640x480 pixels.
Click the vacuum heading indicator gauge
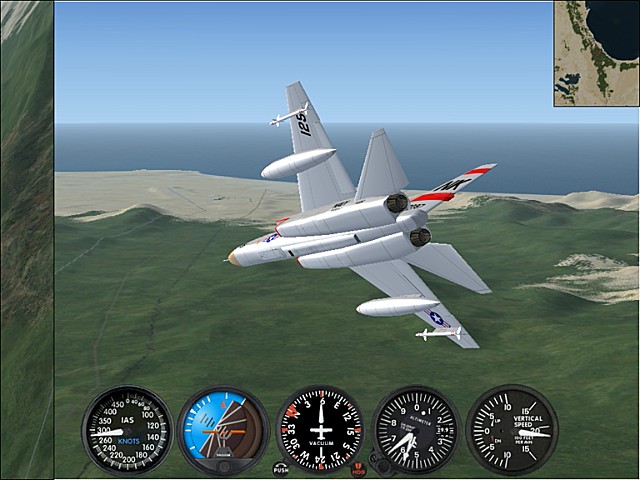coord(320,431)
